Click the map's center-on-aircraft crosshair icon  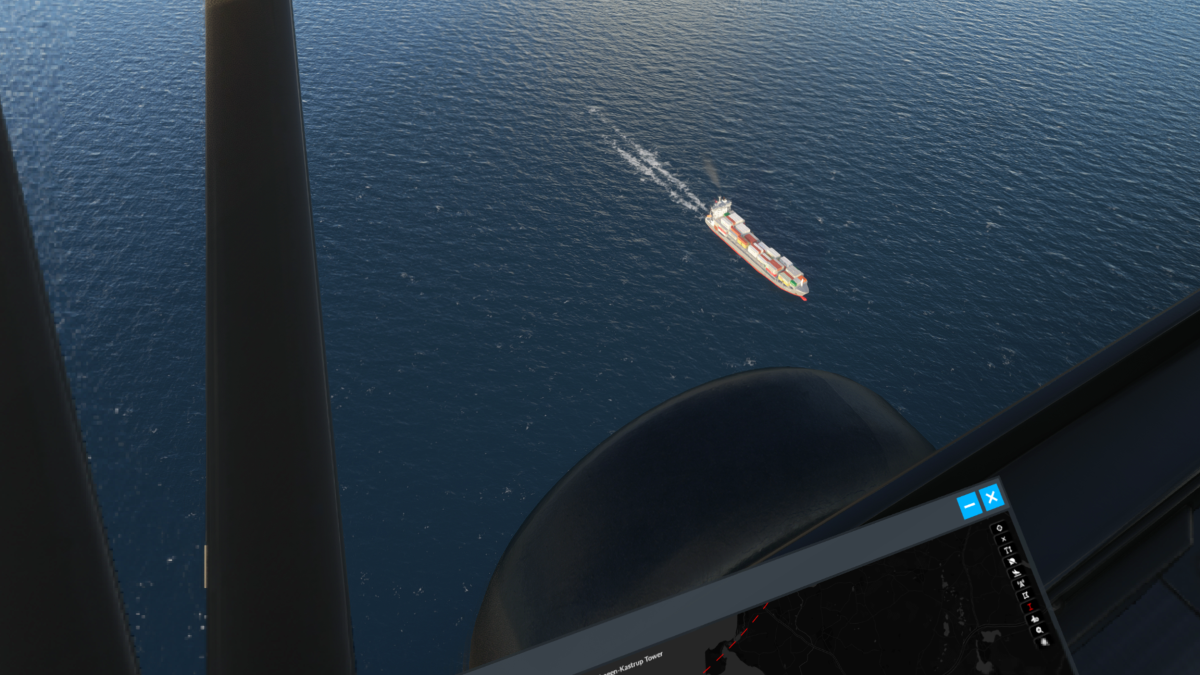click(998, 527)
